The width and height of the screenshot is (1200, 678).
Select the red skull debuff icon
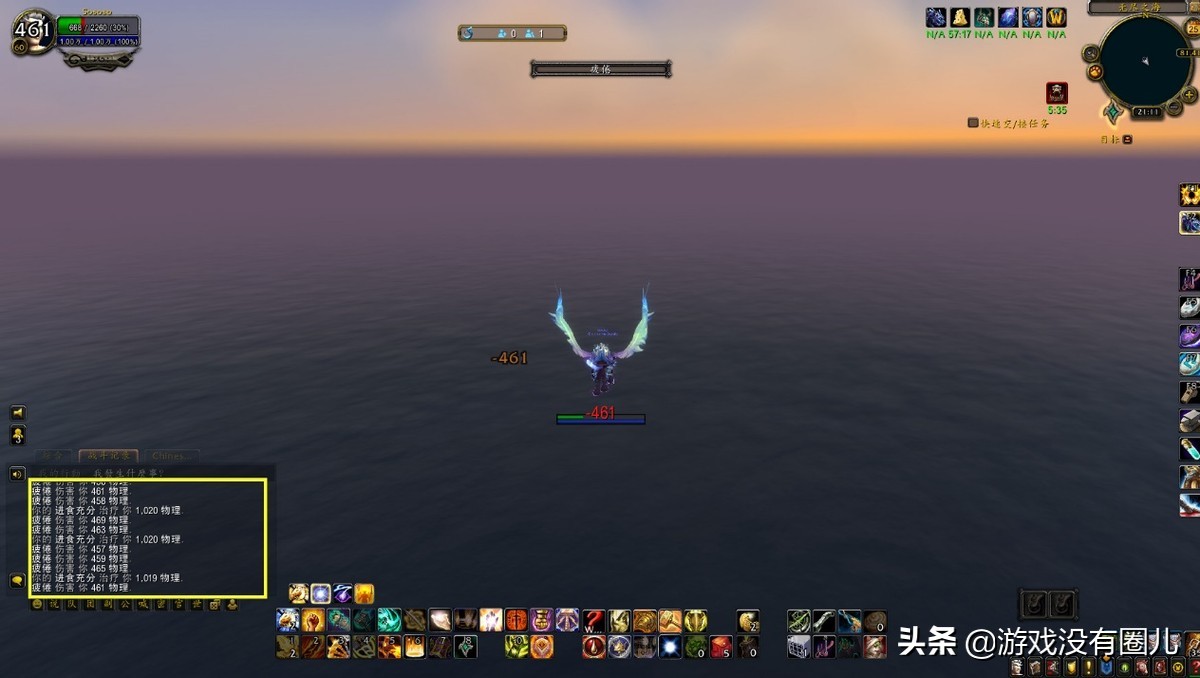point(1057,93)
